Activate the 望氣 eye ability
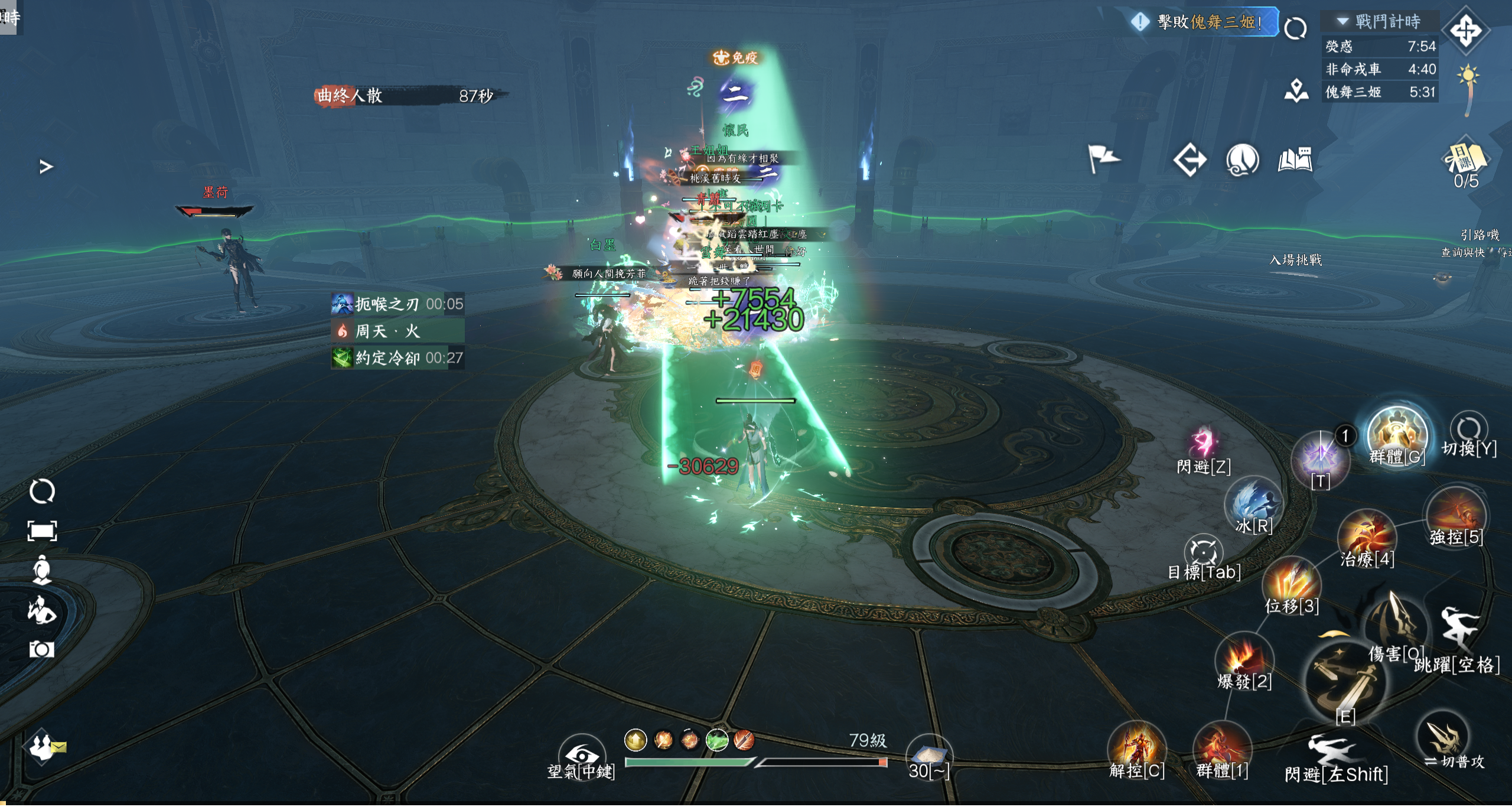 [582, 756]
